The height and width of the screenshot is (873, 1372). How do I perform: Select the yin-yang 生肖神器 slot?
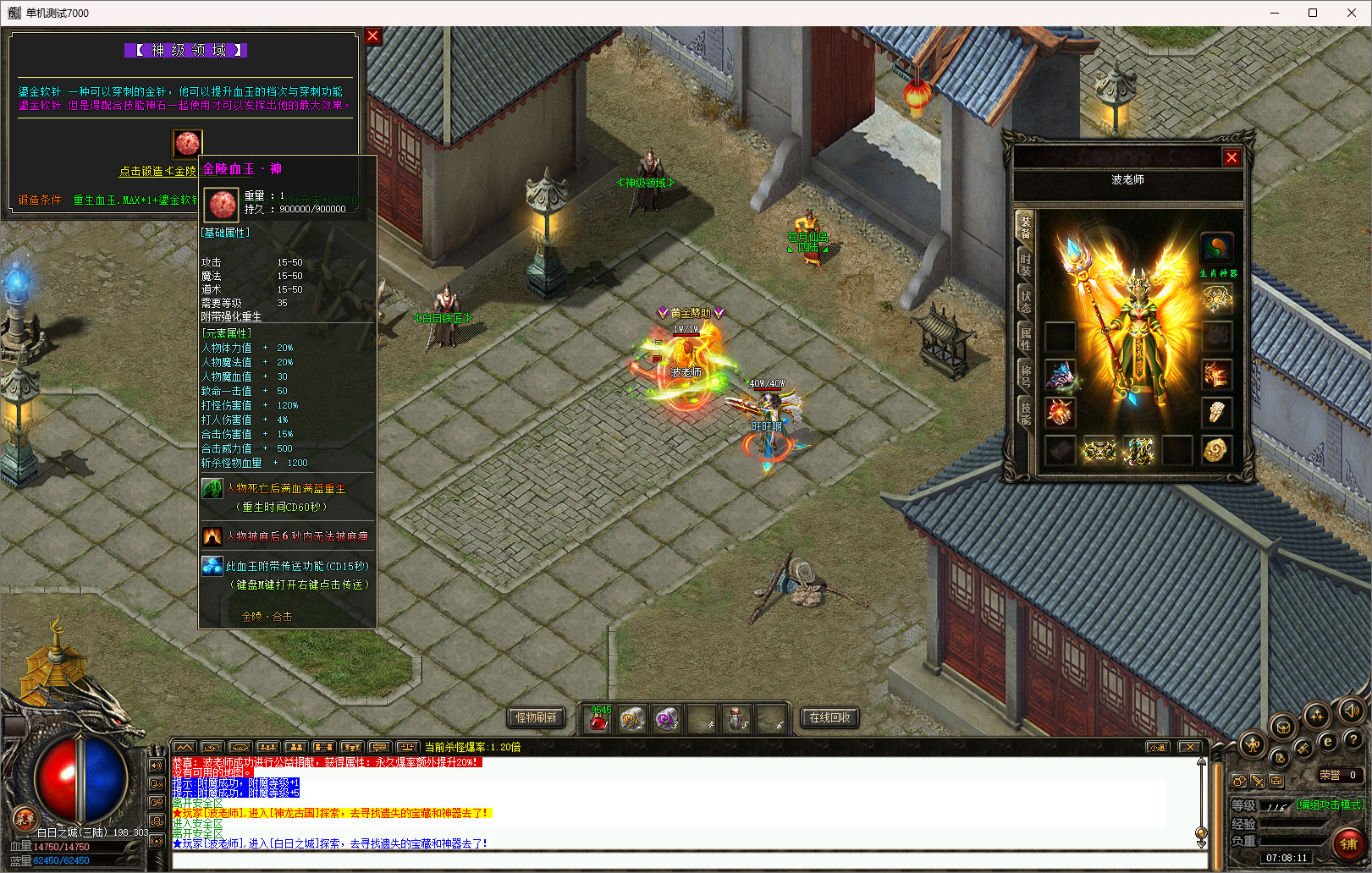click(1216, 249)
